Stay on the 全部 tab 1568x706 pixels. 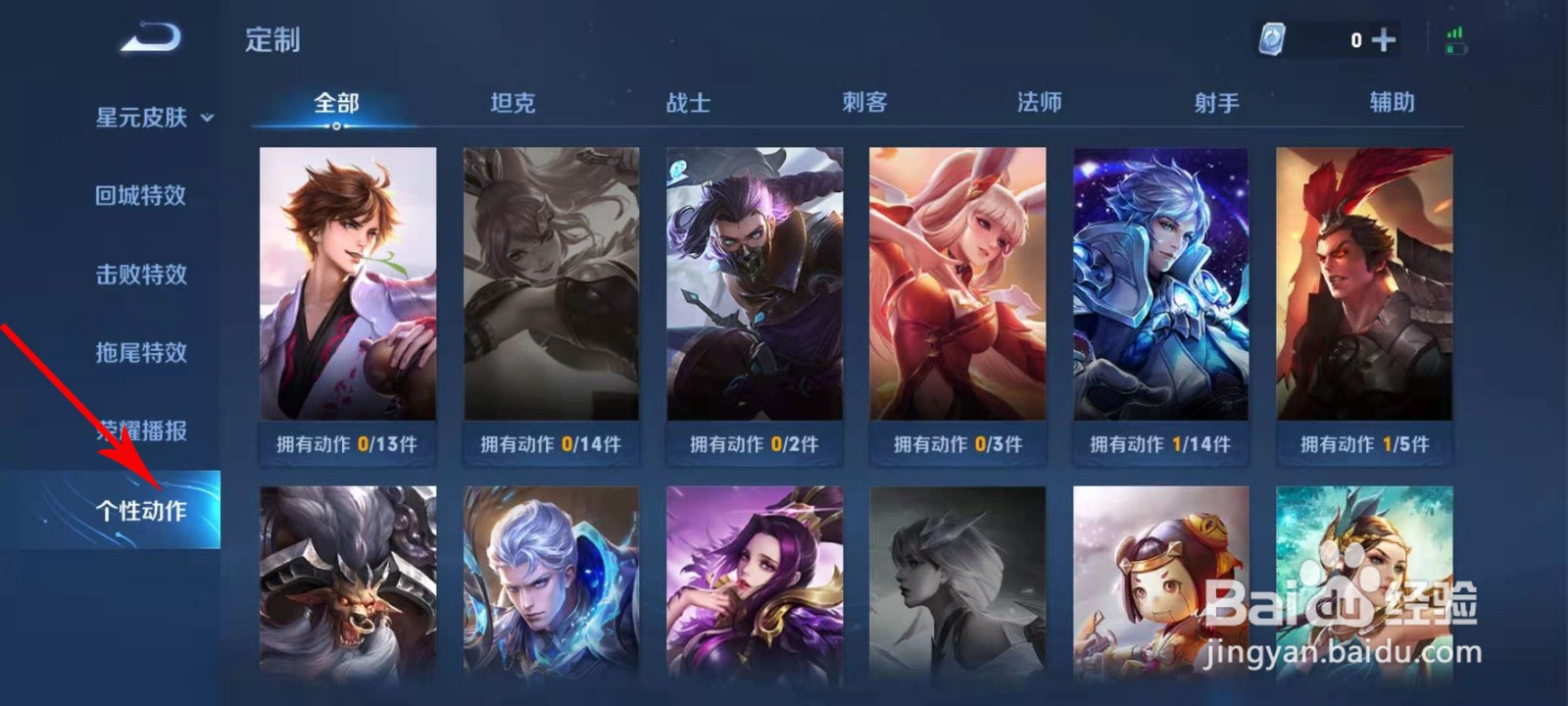334,101
